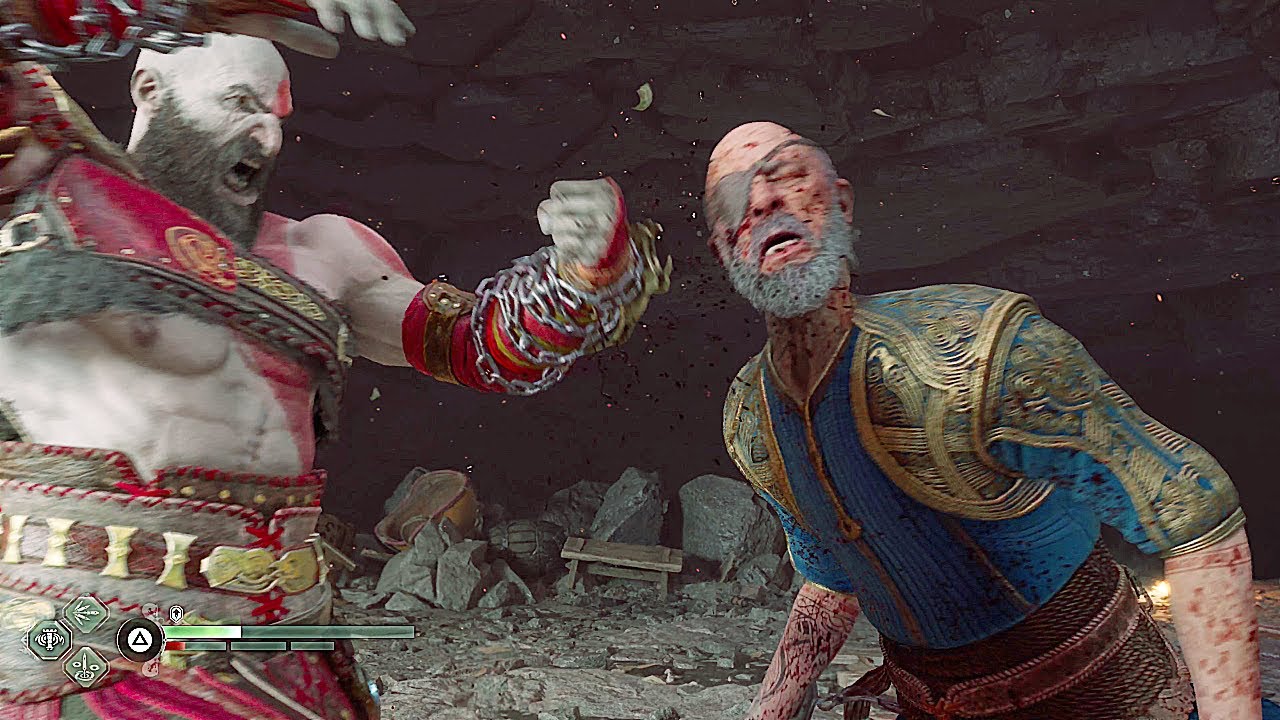
Task: Toggle the first Spartan Rage meter segment
Action: pyautogui.click(x=196, y=646)
